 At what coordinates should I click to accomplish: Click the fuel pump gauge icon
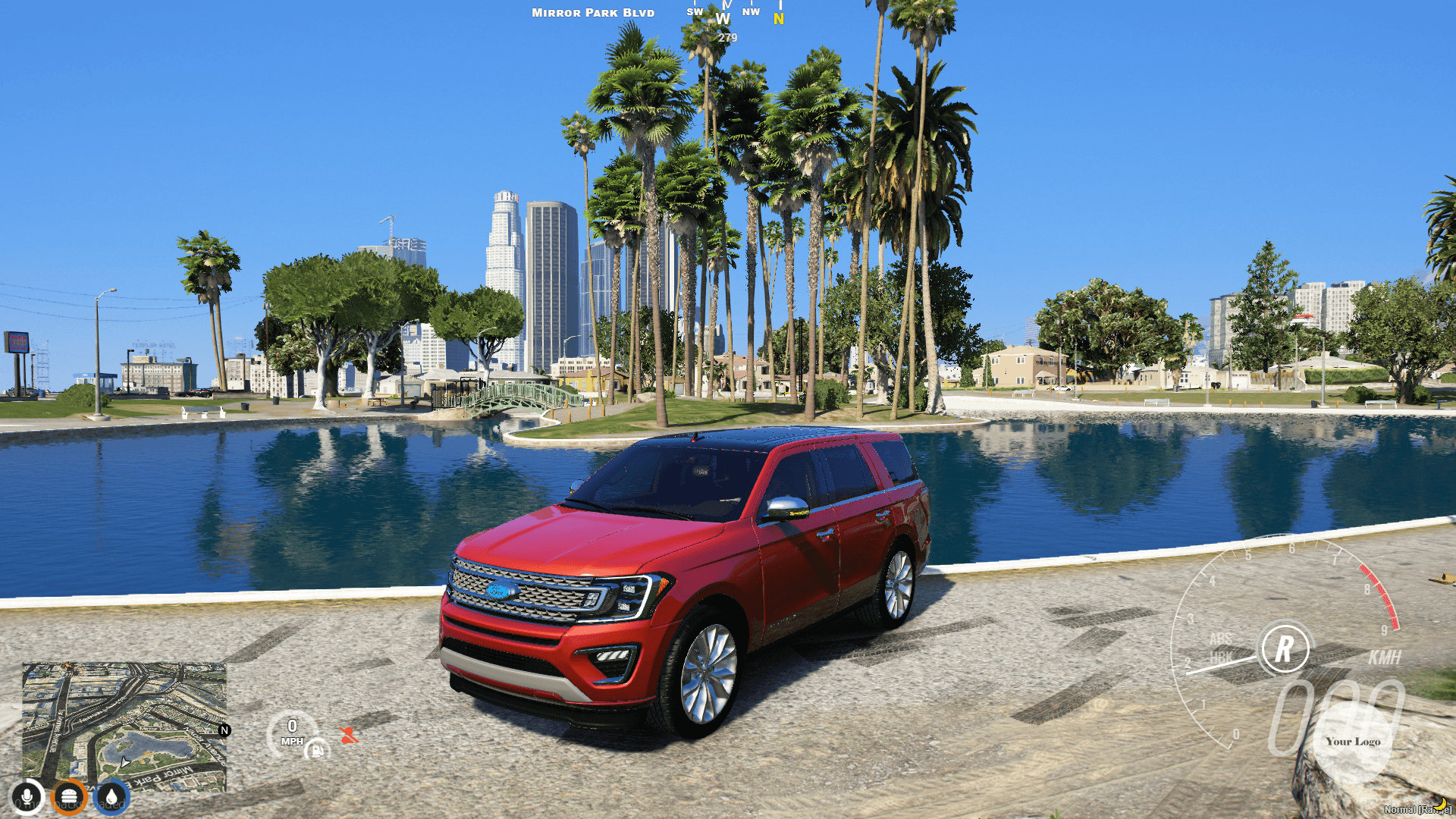[x=317, y=750]
